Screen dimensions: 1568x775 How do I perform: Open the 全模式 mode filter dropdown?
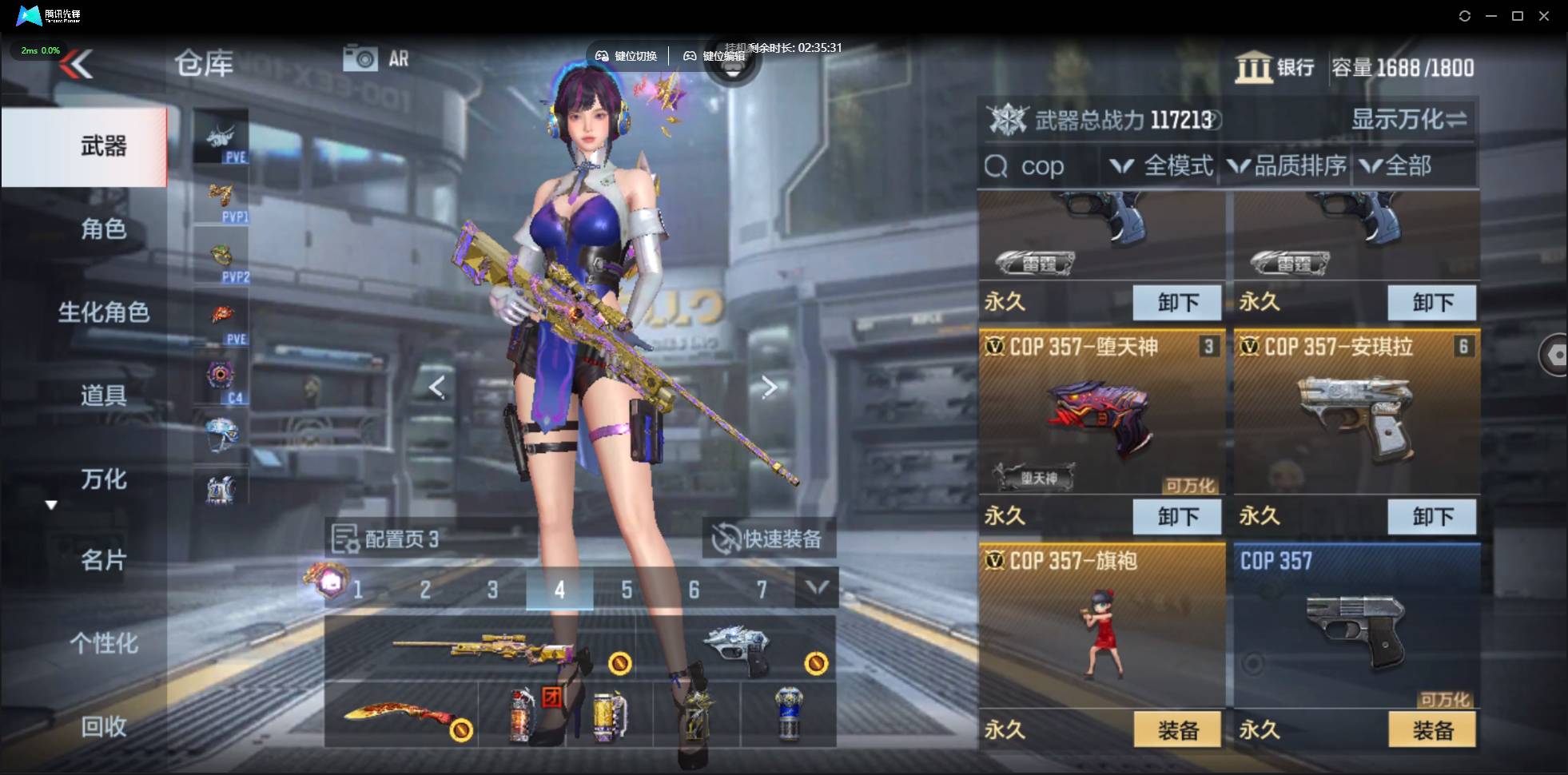[1161, 166]
